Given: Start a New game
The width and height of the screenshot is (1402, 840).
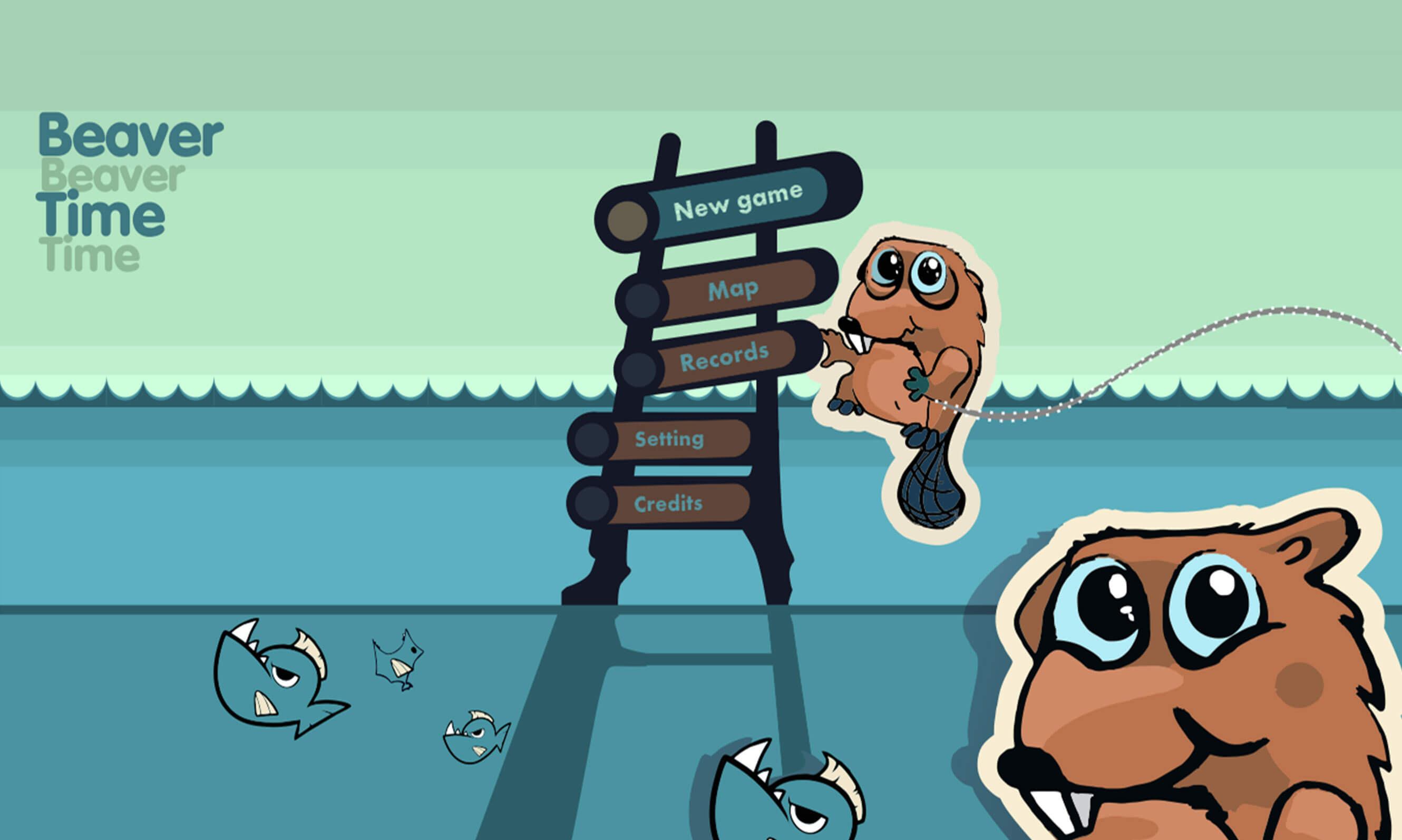Looking at the screenshot, I should (737, 201).
